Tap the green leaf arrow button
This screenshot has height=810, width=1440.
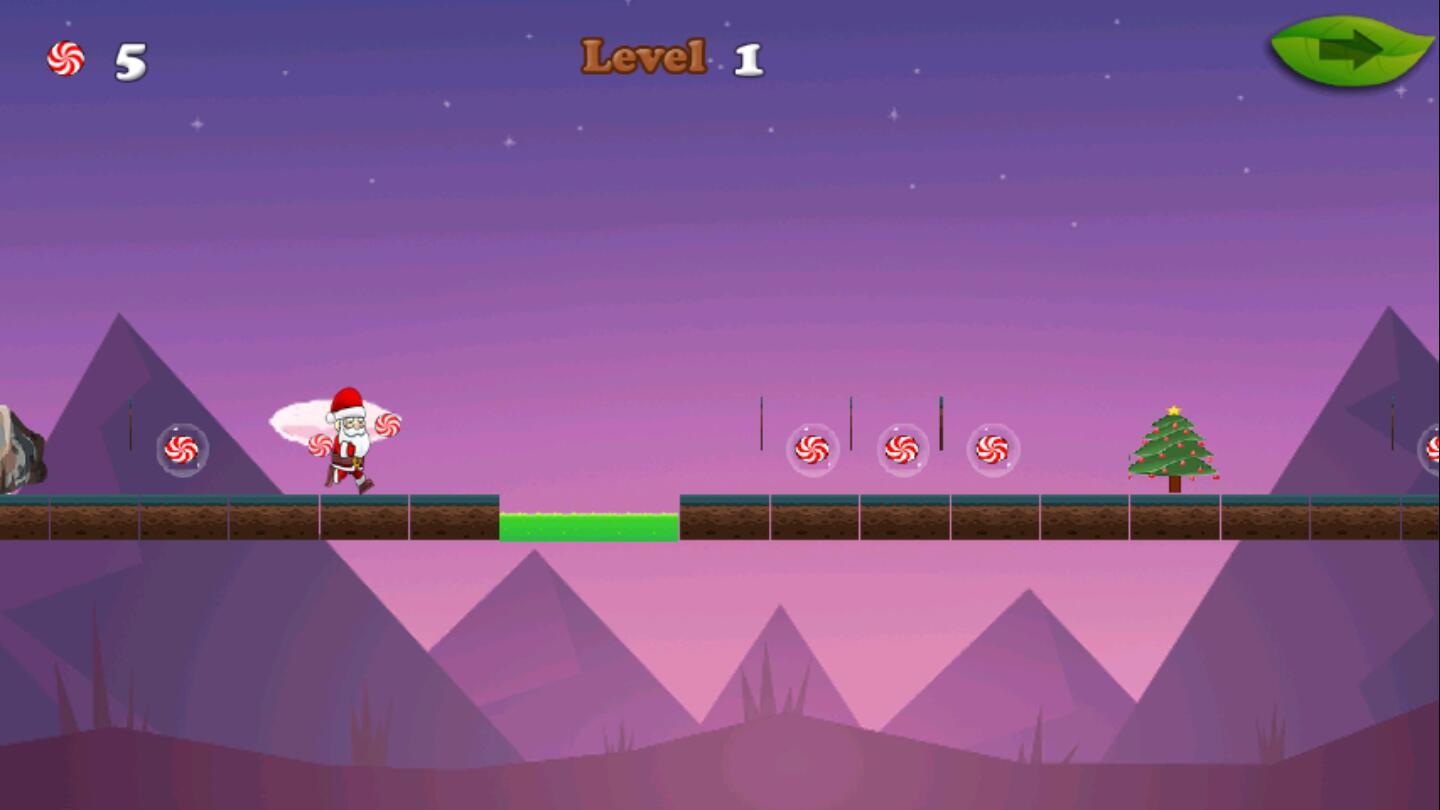point(1350,50)
